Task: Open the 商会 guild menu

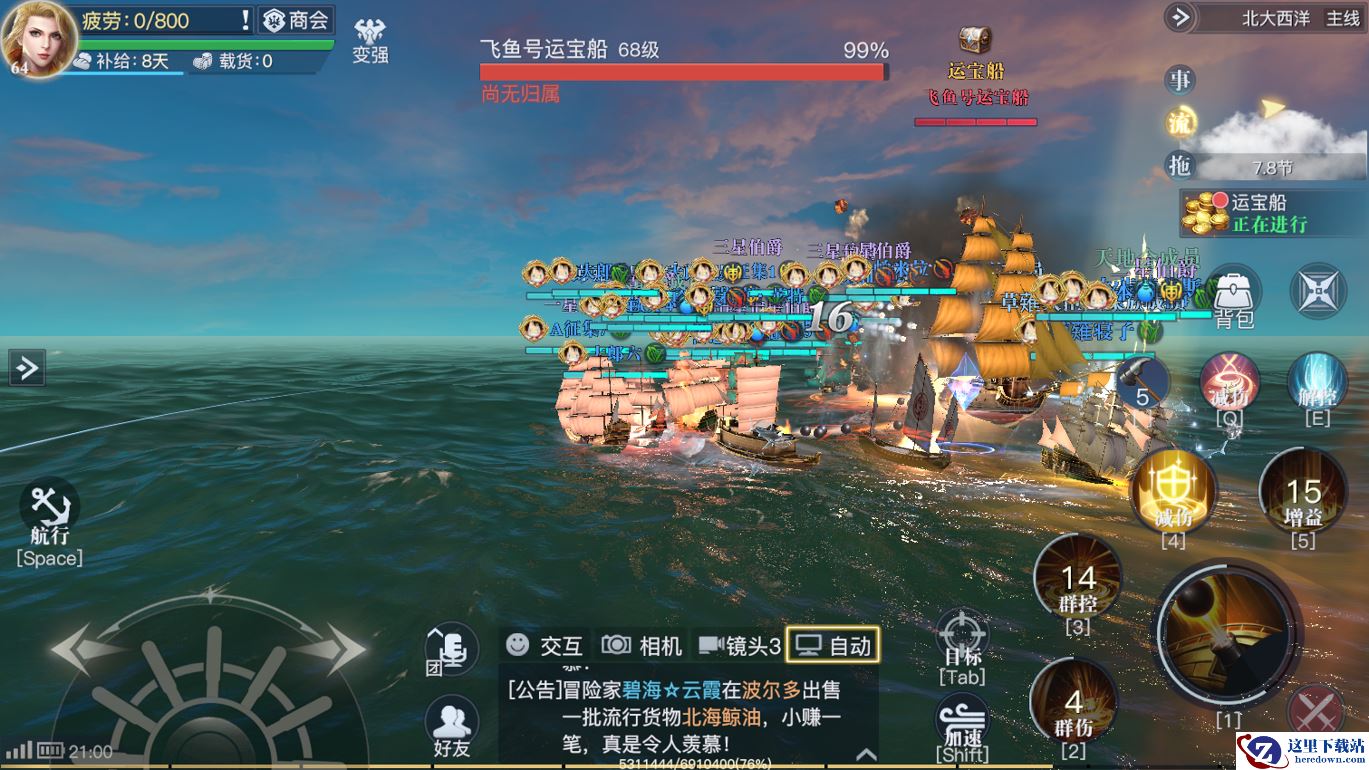Action: tap(296, 20)
